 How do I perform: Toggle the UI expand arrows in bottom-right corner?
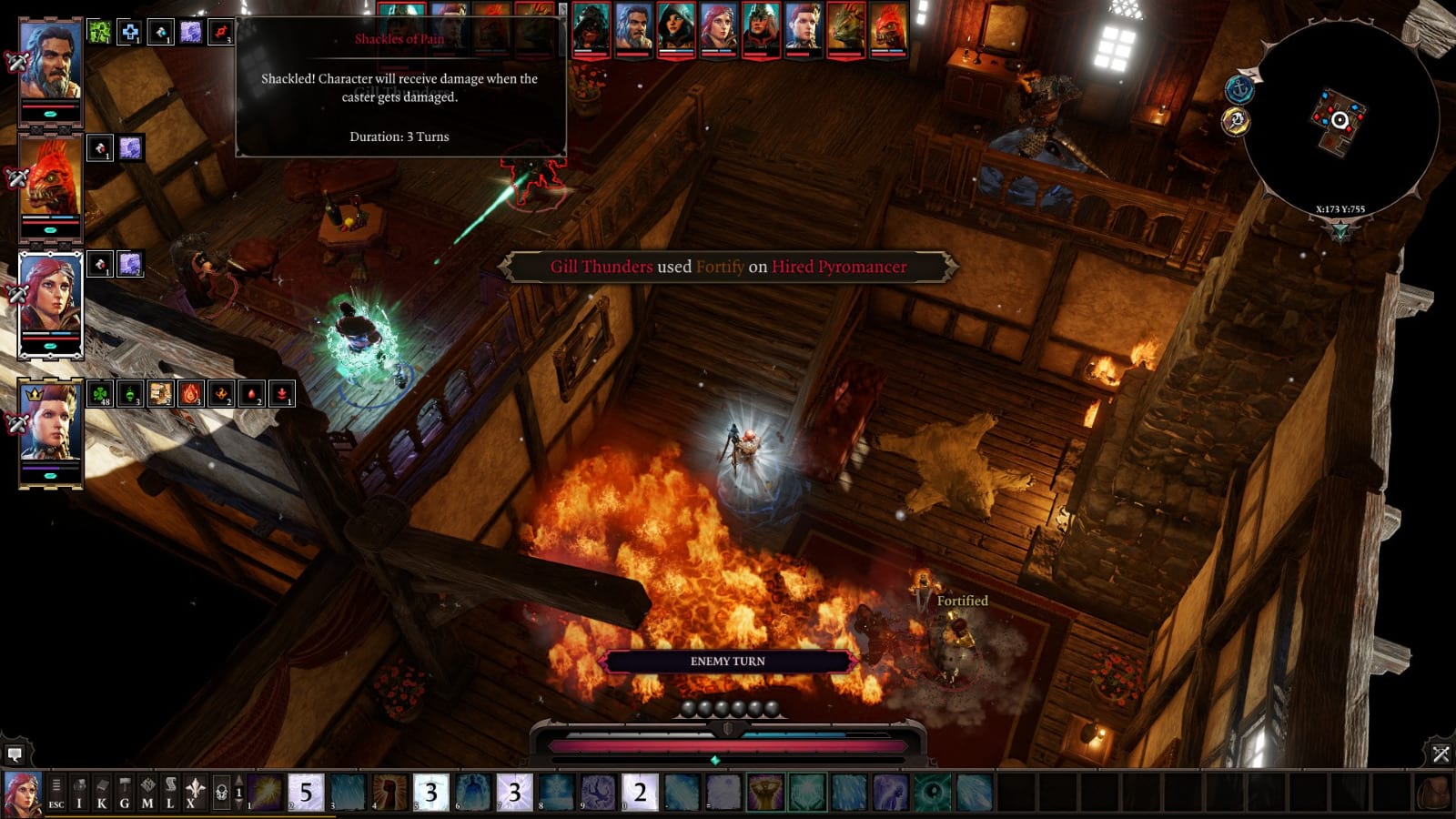[x=1442, y=752]
